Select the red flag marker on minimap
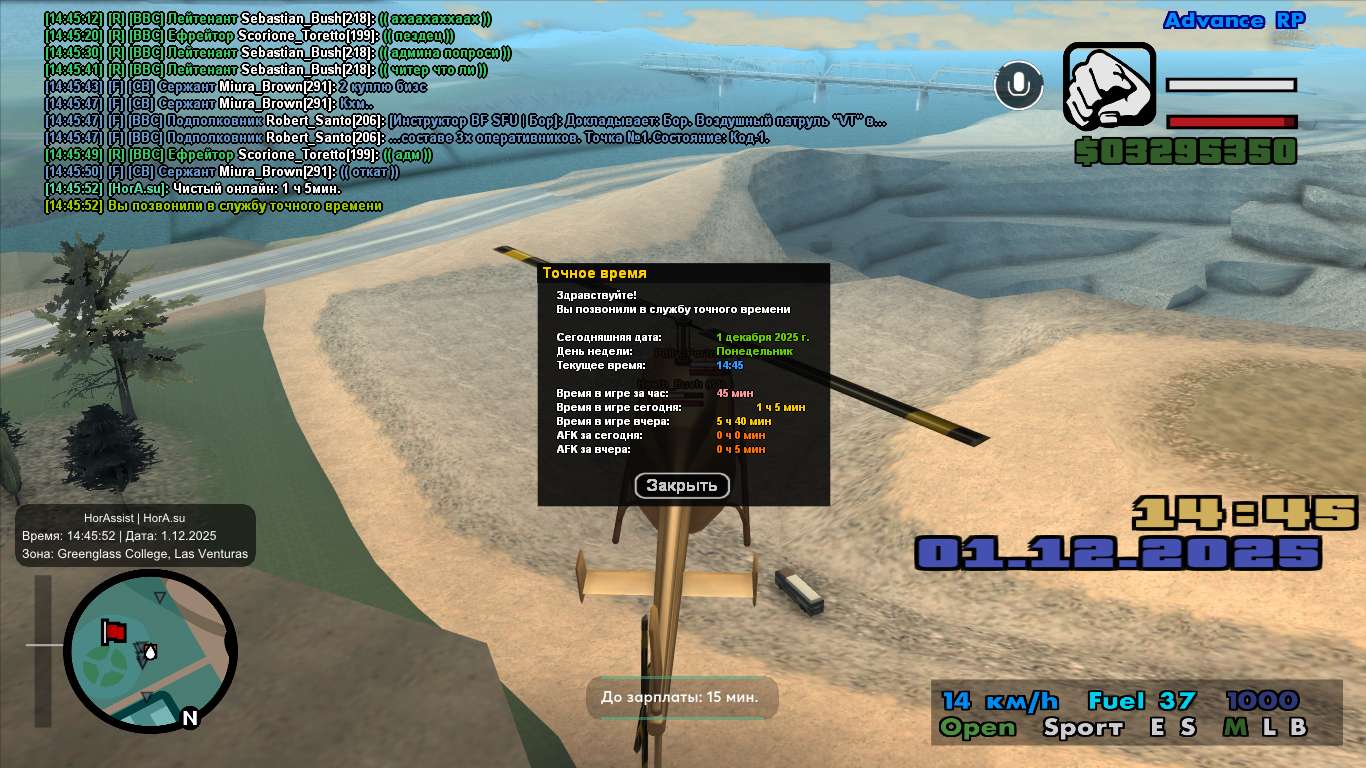The width and height of the screenshot is (1366, 768). (x=114, y=632)
